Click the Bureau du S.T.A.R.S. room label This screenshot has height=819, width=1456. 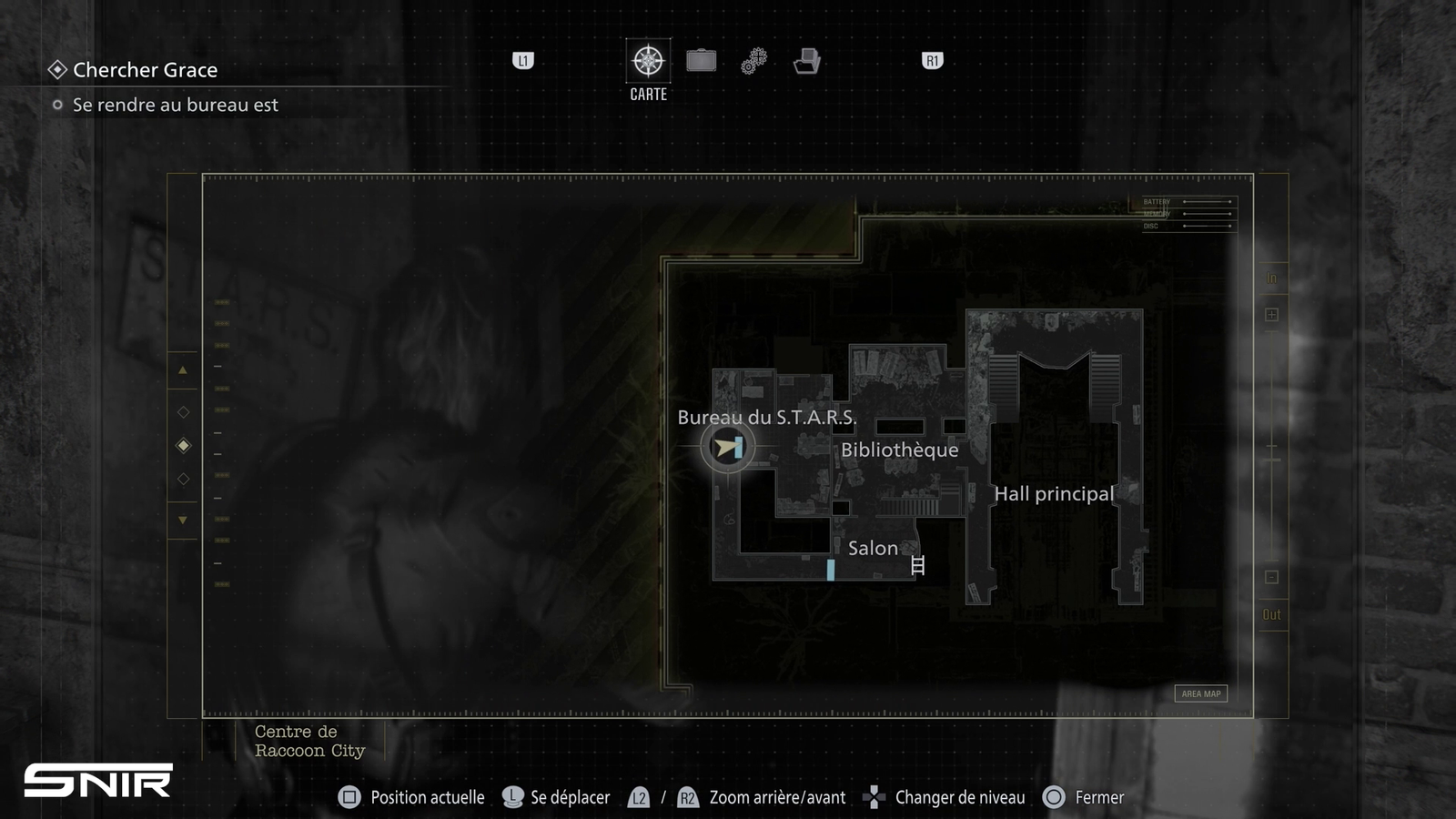pyautogui.click(x=766, y=418)
